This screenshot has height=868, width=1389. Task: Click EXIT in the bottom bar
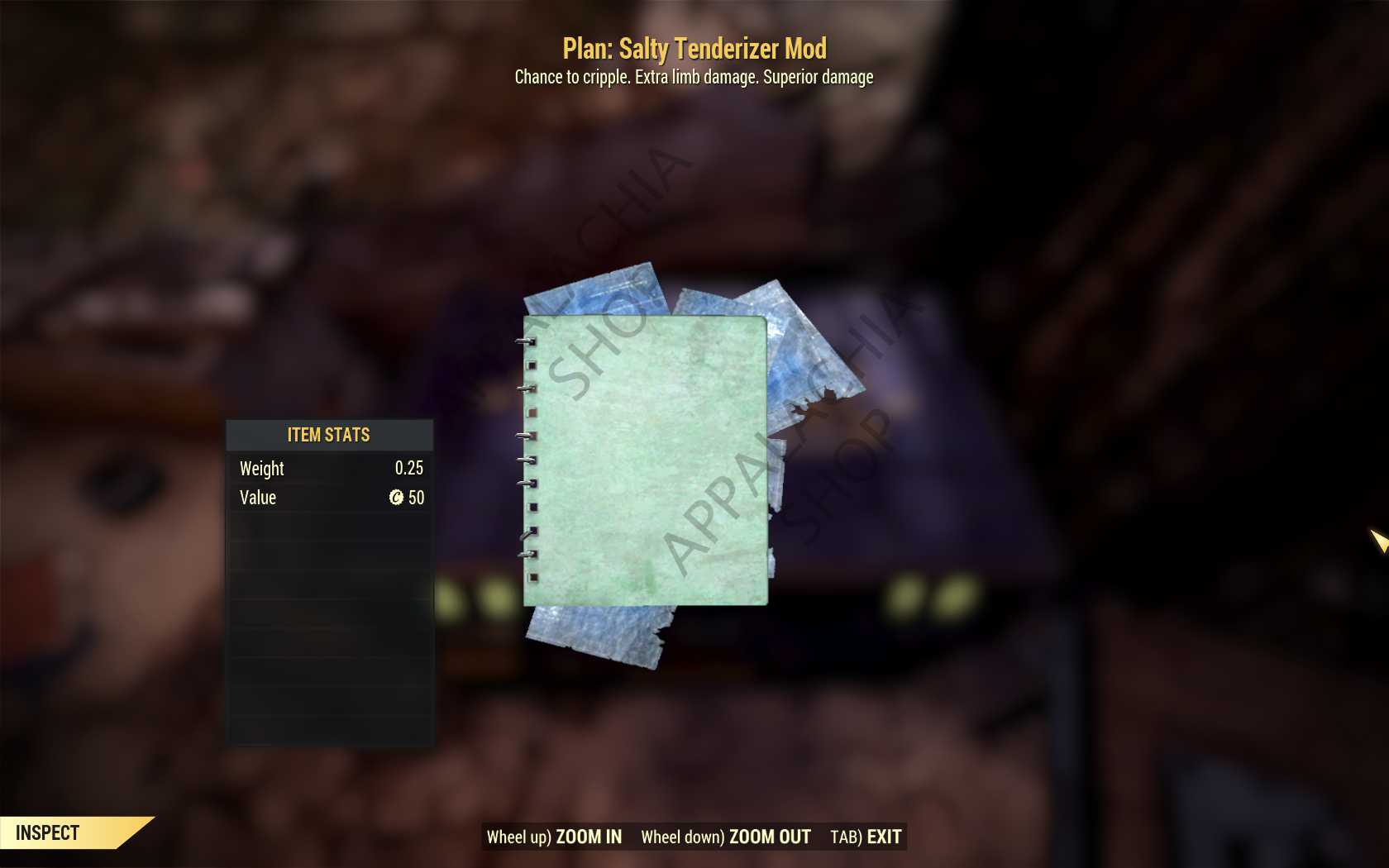click(881, 837)
